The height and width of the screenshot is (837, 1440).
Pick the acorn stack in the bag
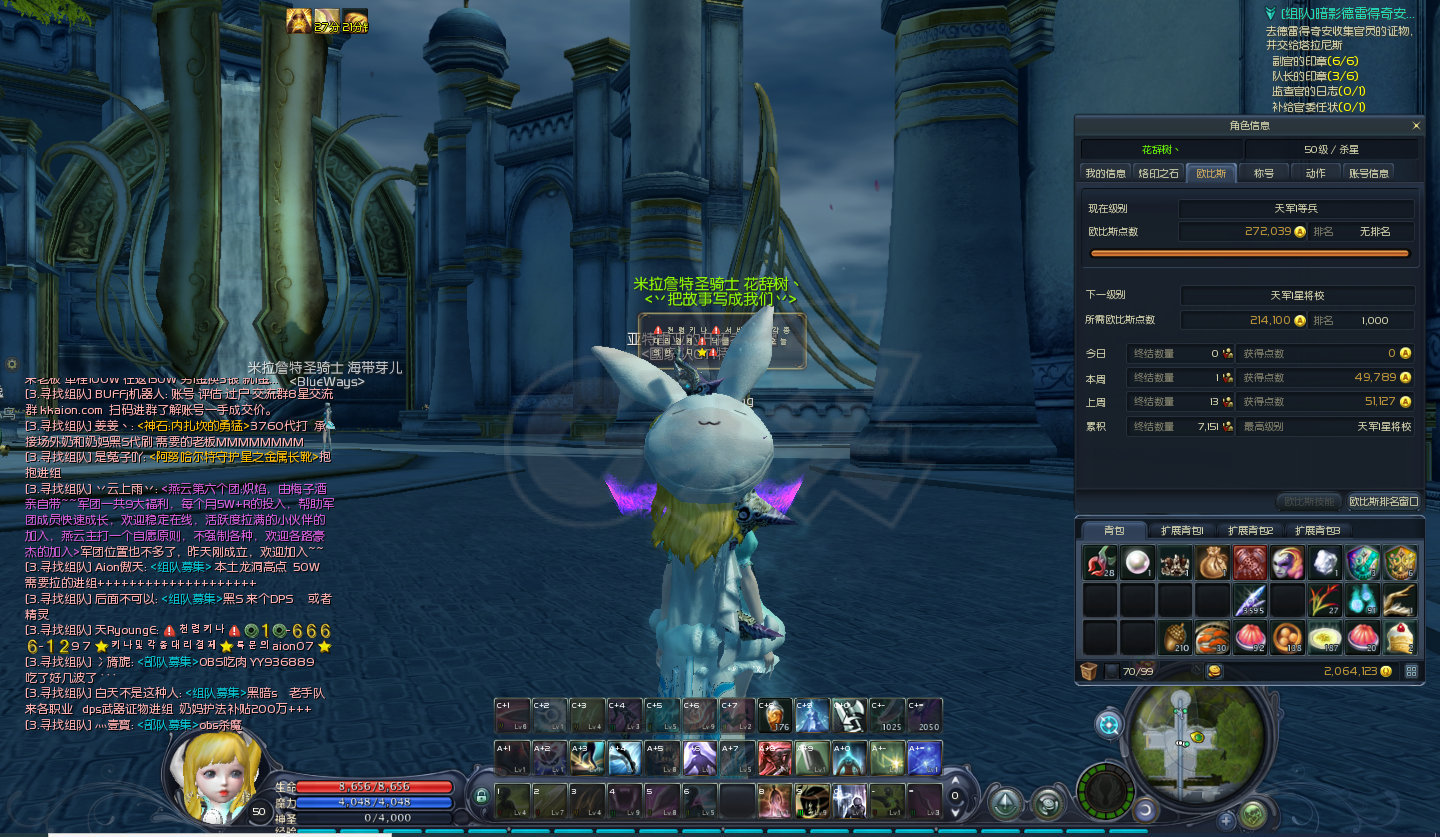coord(1175,637)
